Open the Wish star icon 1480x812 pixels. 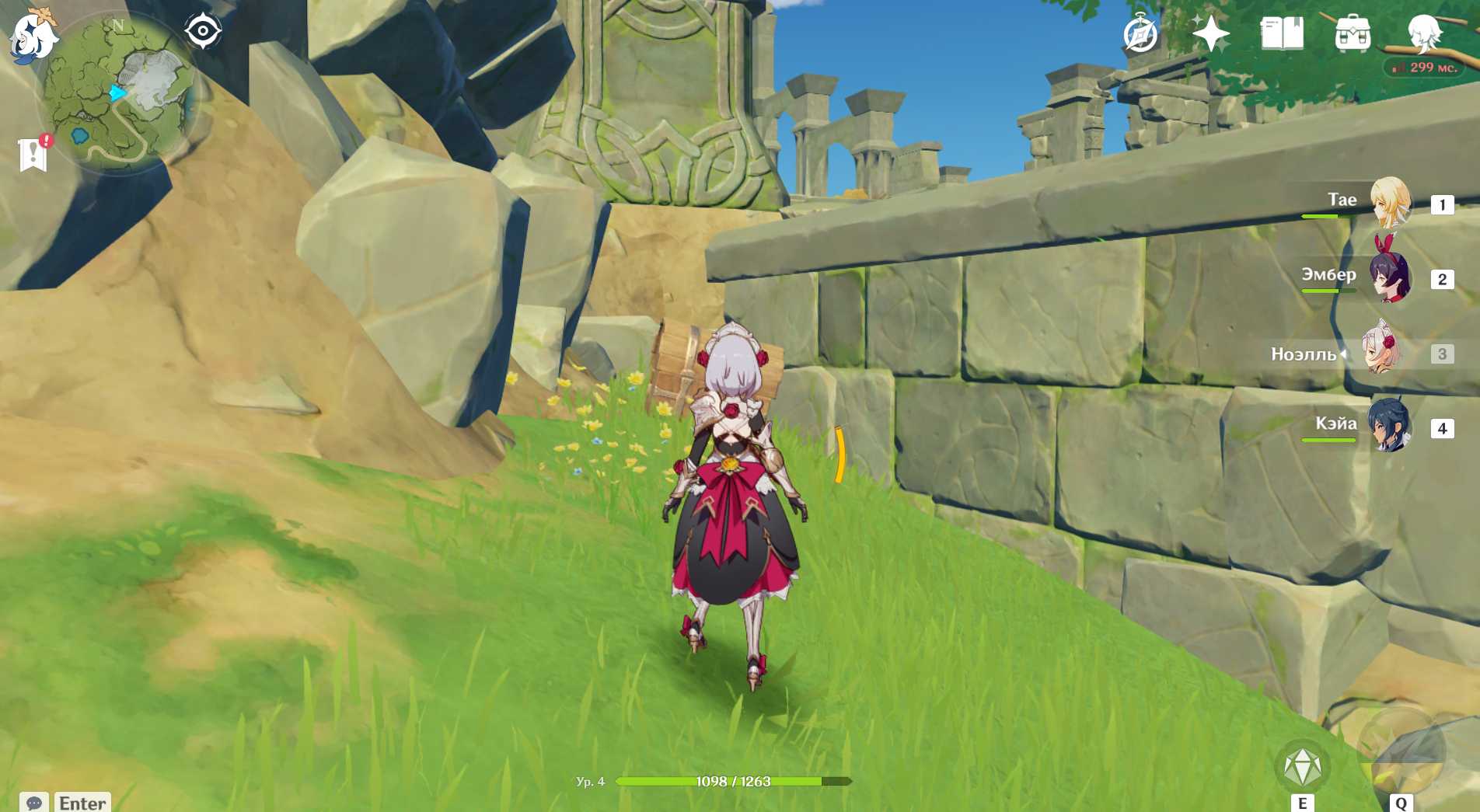pos(1210,34)
